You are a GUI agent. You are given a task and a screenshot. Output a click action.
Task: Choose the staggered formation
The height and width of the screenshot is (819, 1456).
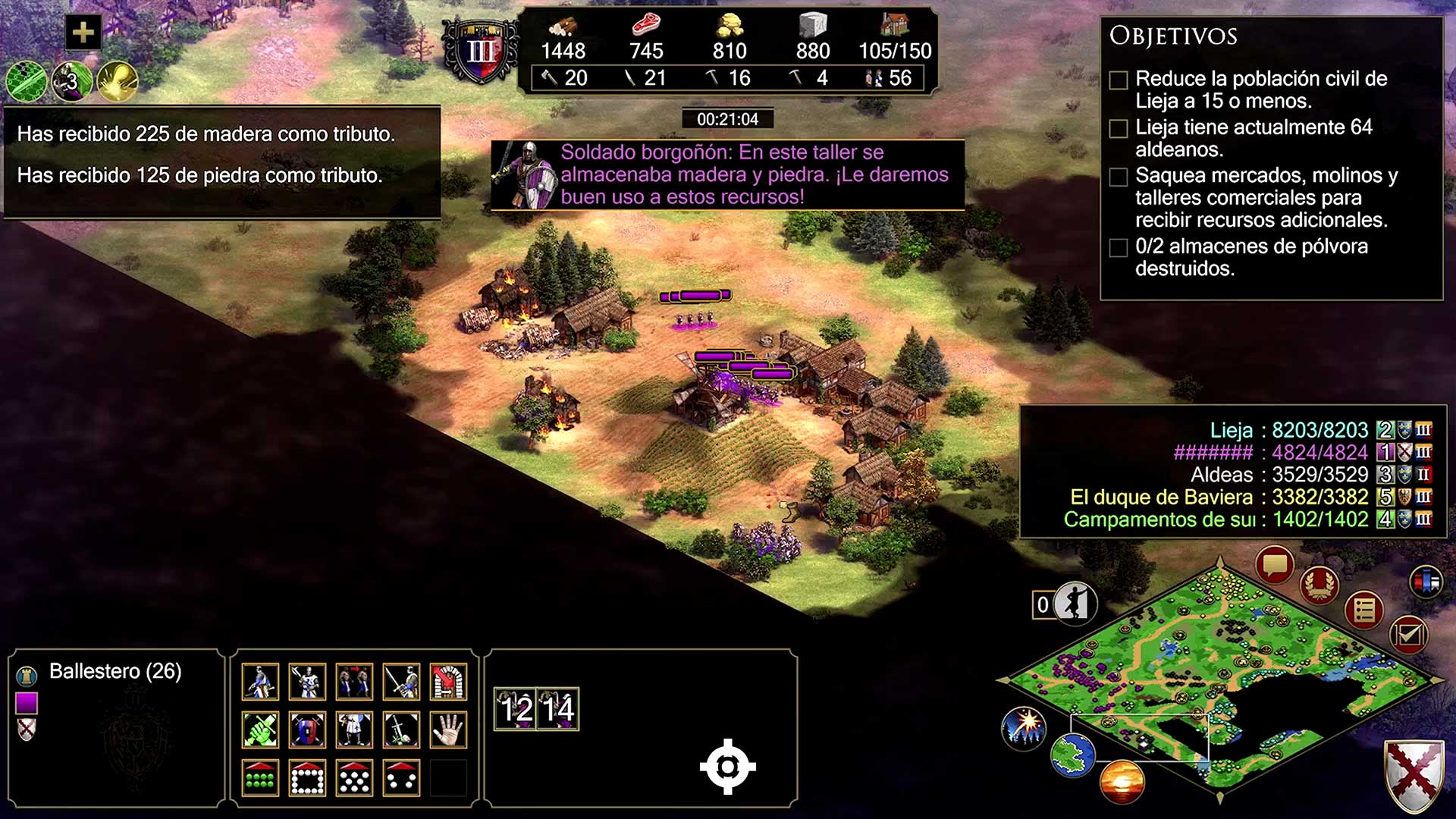354,778
